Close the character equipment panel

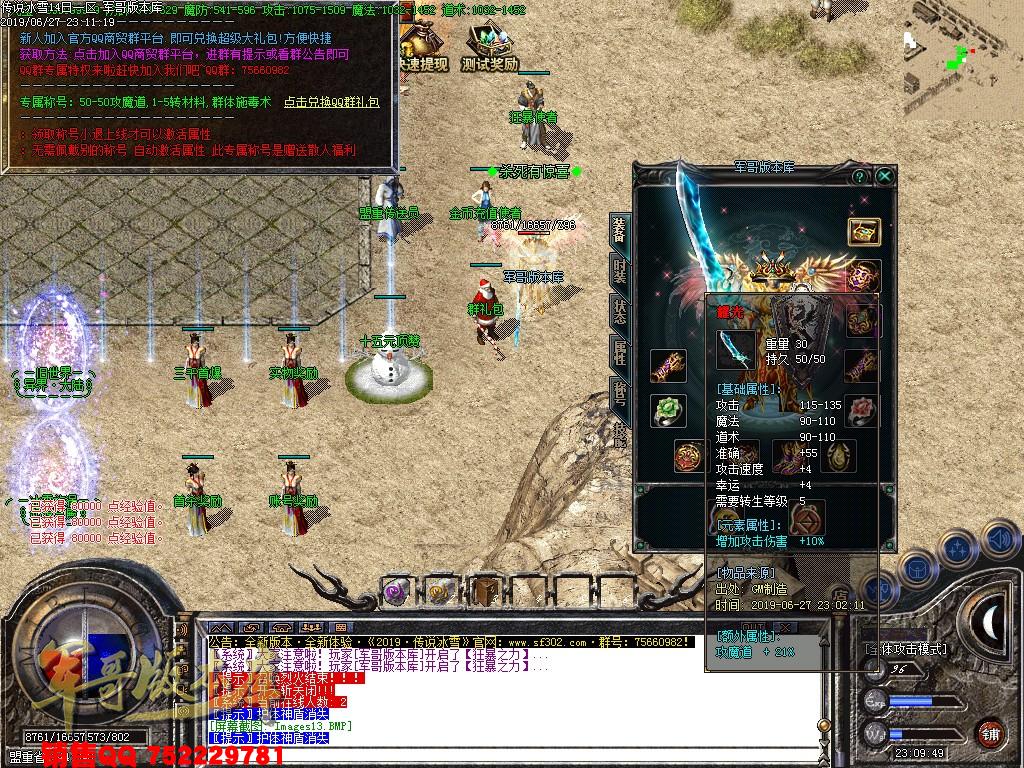885,176
